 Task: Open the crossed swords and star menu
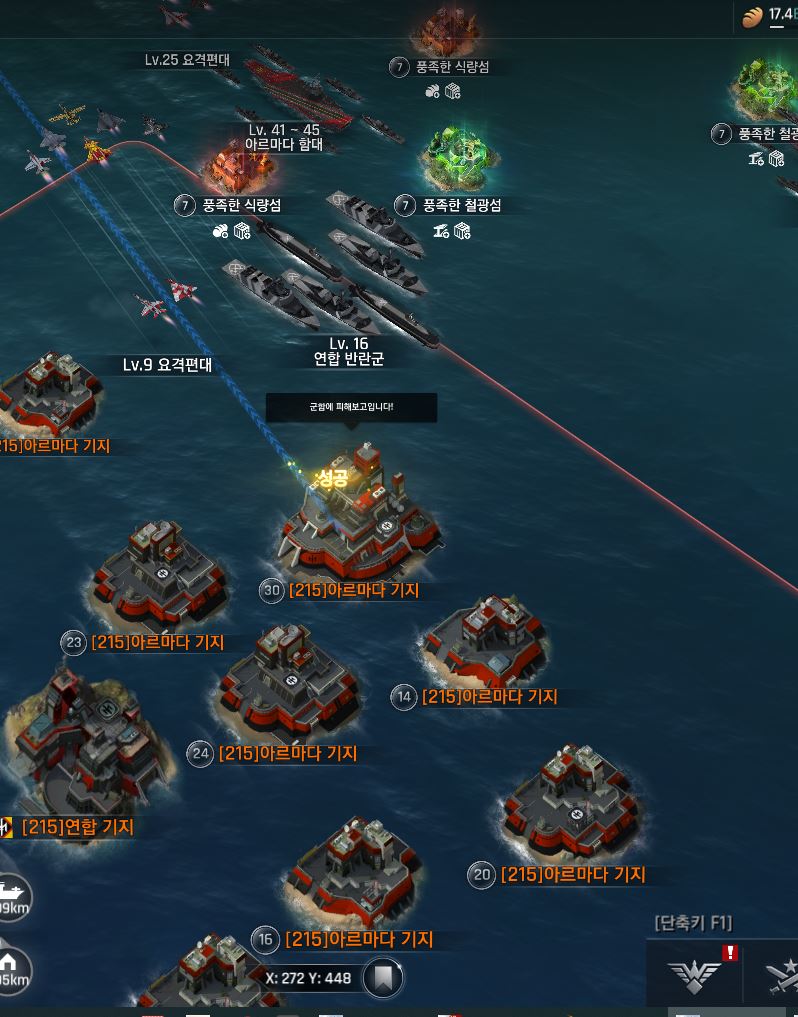[x=780, y=974]
